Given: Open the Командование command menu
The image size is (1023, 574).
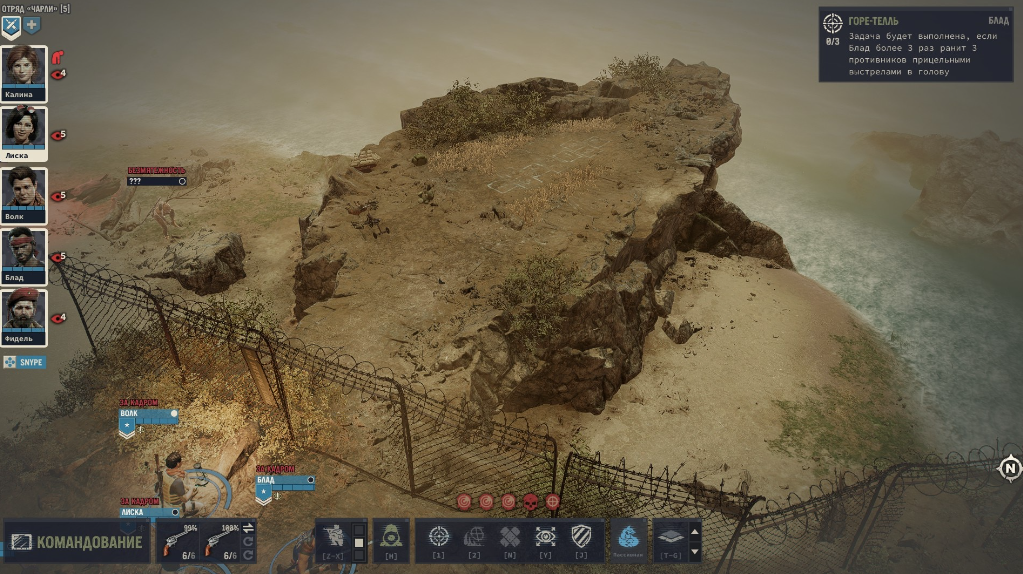Looking at the screenshot, I should tap(77, 543).
